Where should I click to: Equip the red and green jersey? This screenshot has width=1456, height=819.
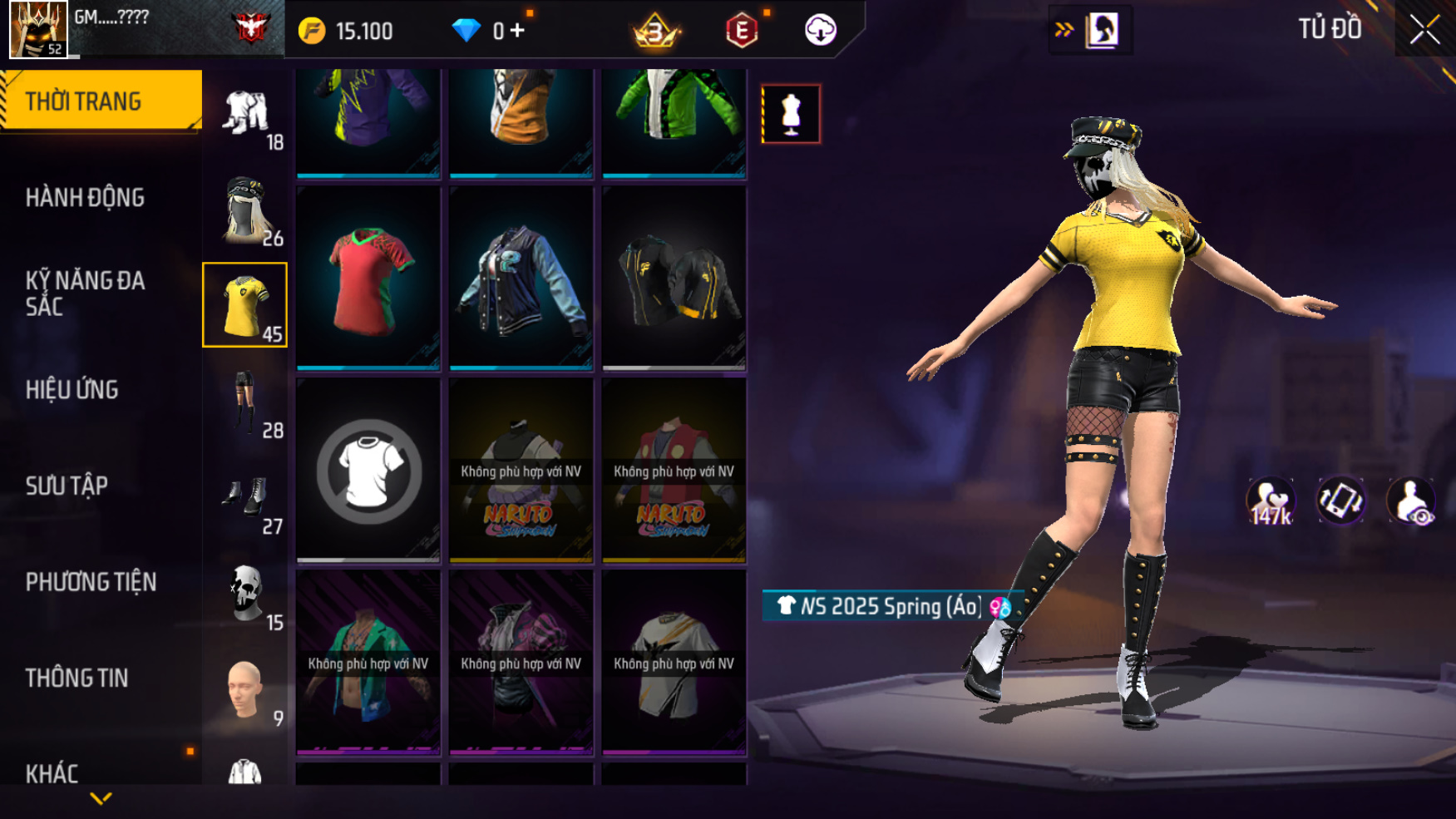pos(368,278)
